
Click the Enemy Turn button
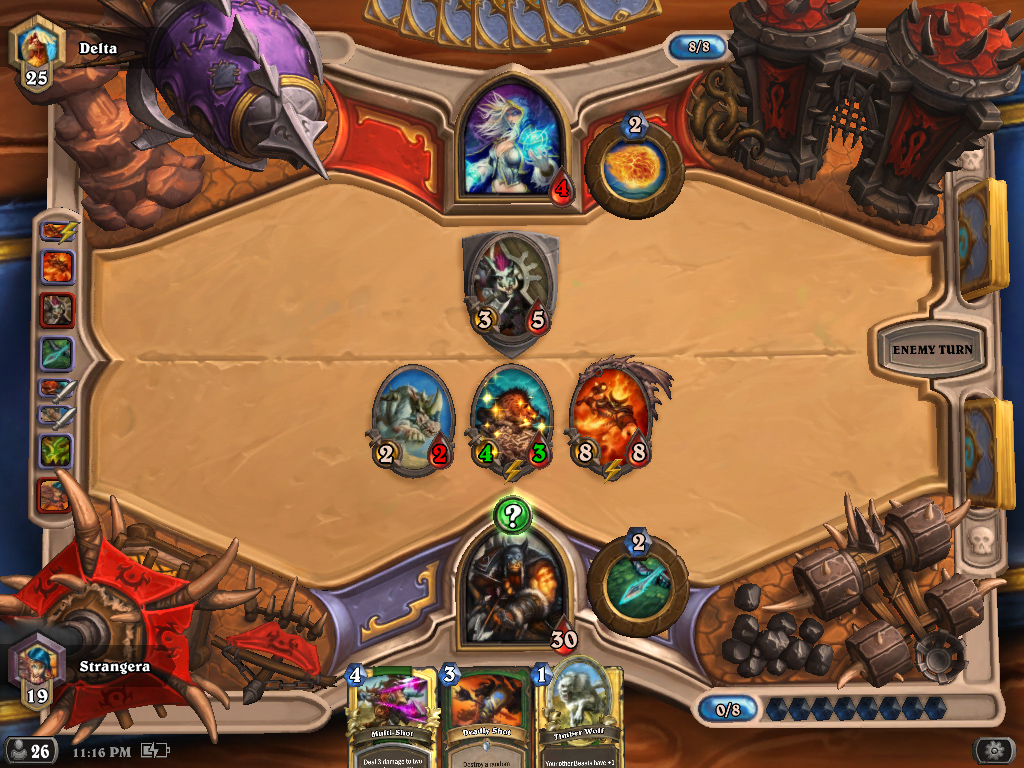tap(932, 350)
